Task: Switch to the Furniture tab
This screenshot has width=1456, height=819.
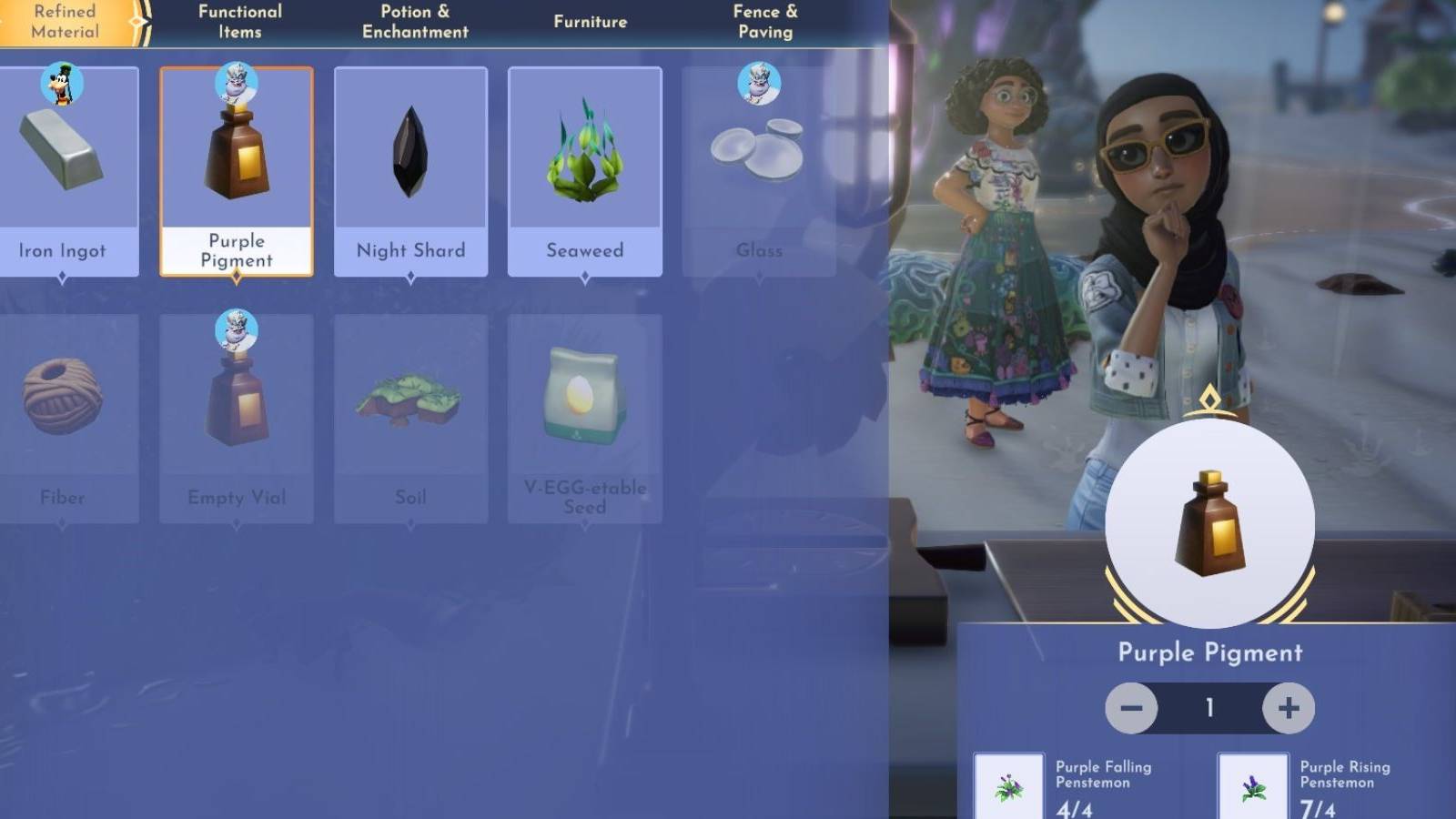Action: click(x=590, y=20)
